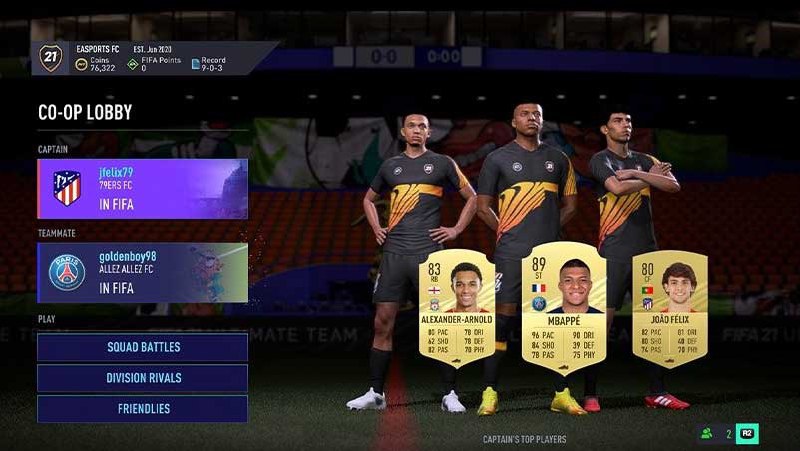800x451 pixels.
Task: Select teammate goldenboy98's player panel
Action: click(142, 272)
